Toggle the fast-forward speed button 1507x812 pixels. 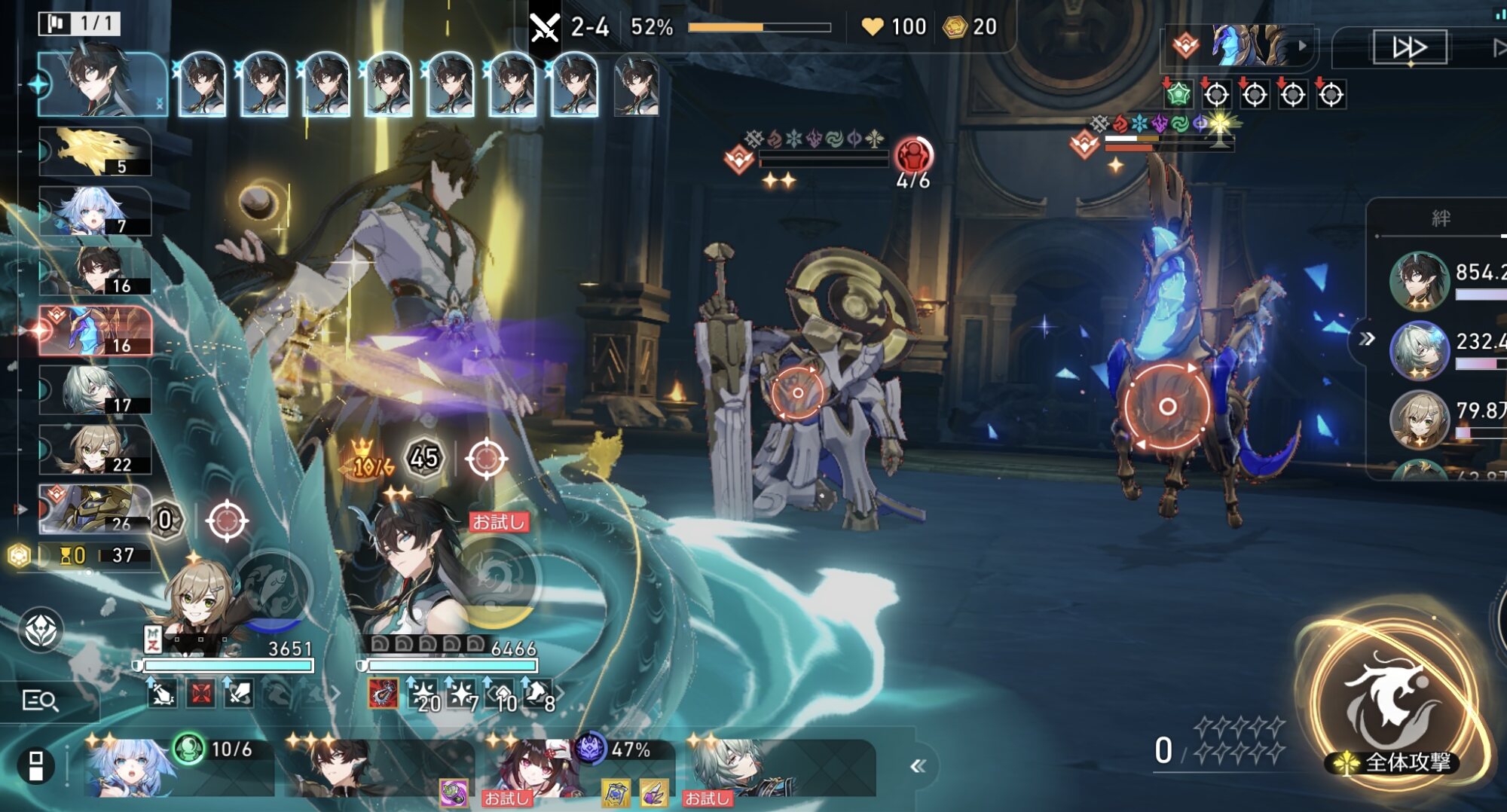point(1409,47)
